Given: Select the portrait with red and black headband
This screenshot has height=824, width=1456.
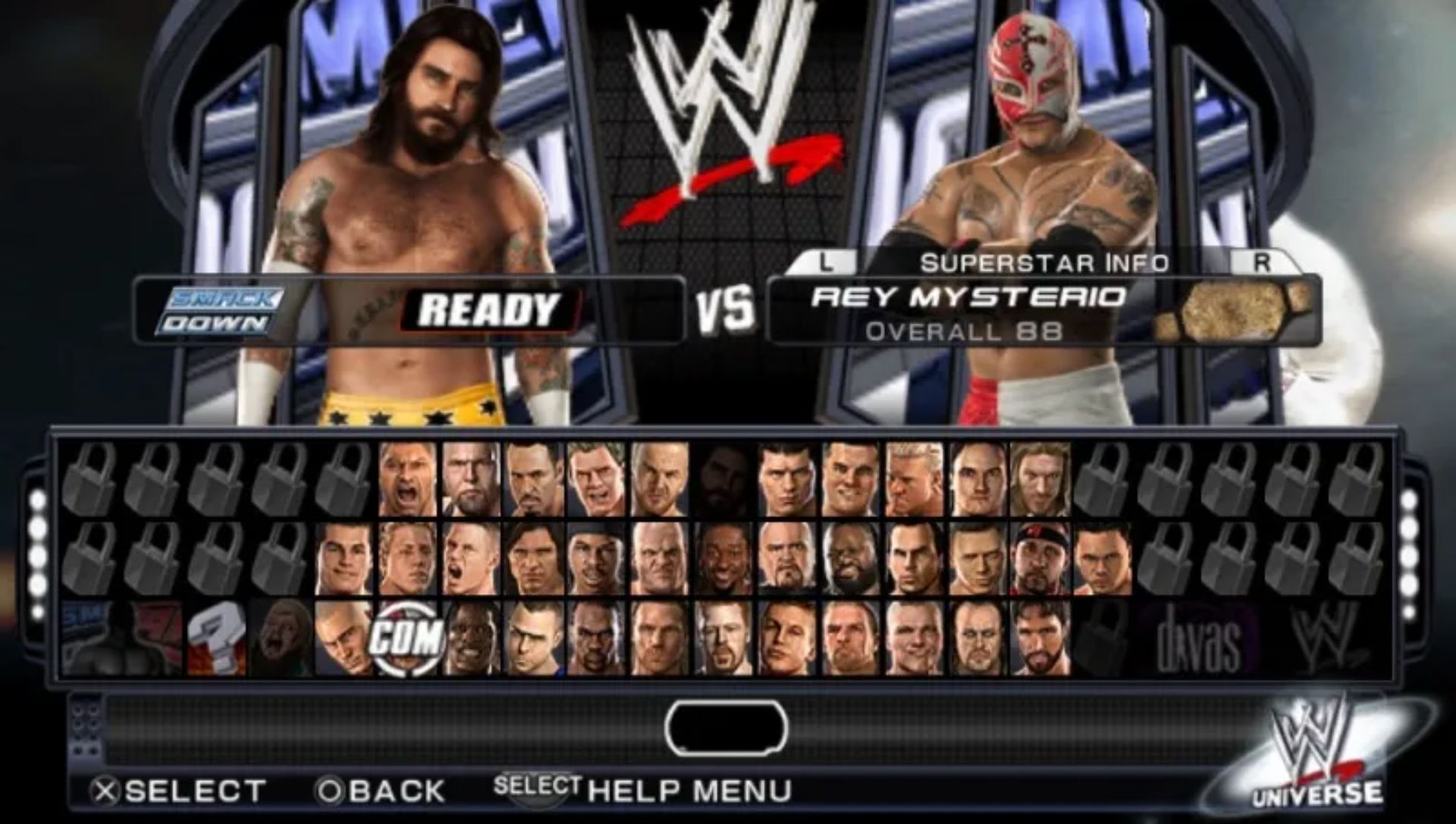Looking at the screenshot, I should coord(1040,558).
